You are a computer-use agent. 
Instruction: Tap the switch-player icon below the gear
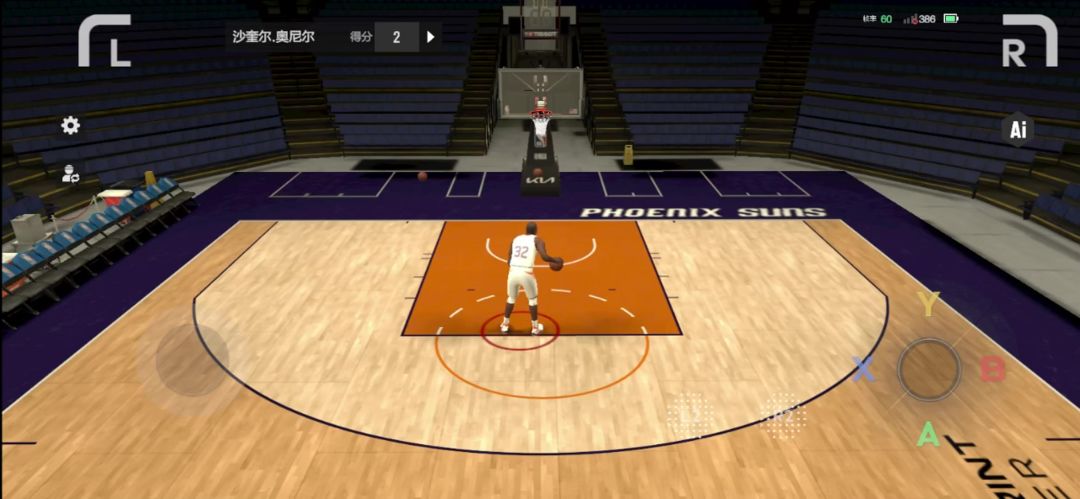pos(70,173)
